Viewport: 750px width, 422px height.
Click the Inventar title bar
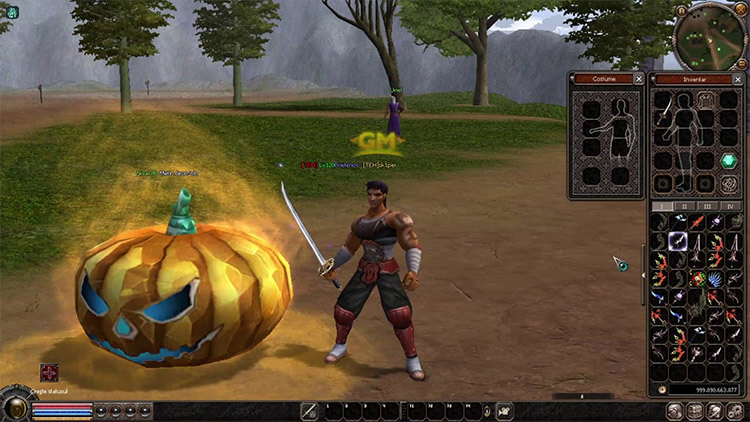pos(689,78)
